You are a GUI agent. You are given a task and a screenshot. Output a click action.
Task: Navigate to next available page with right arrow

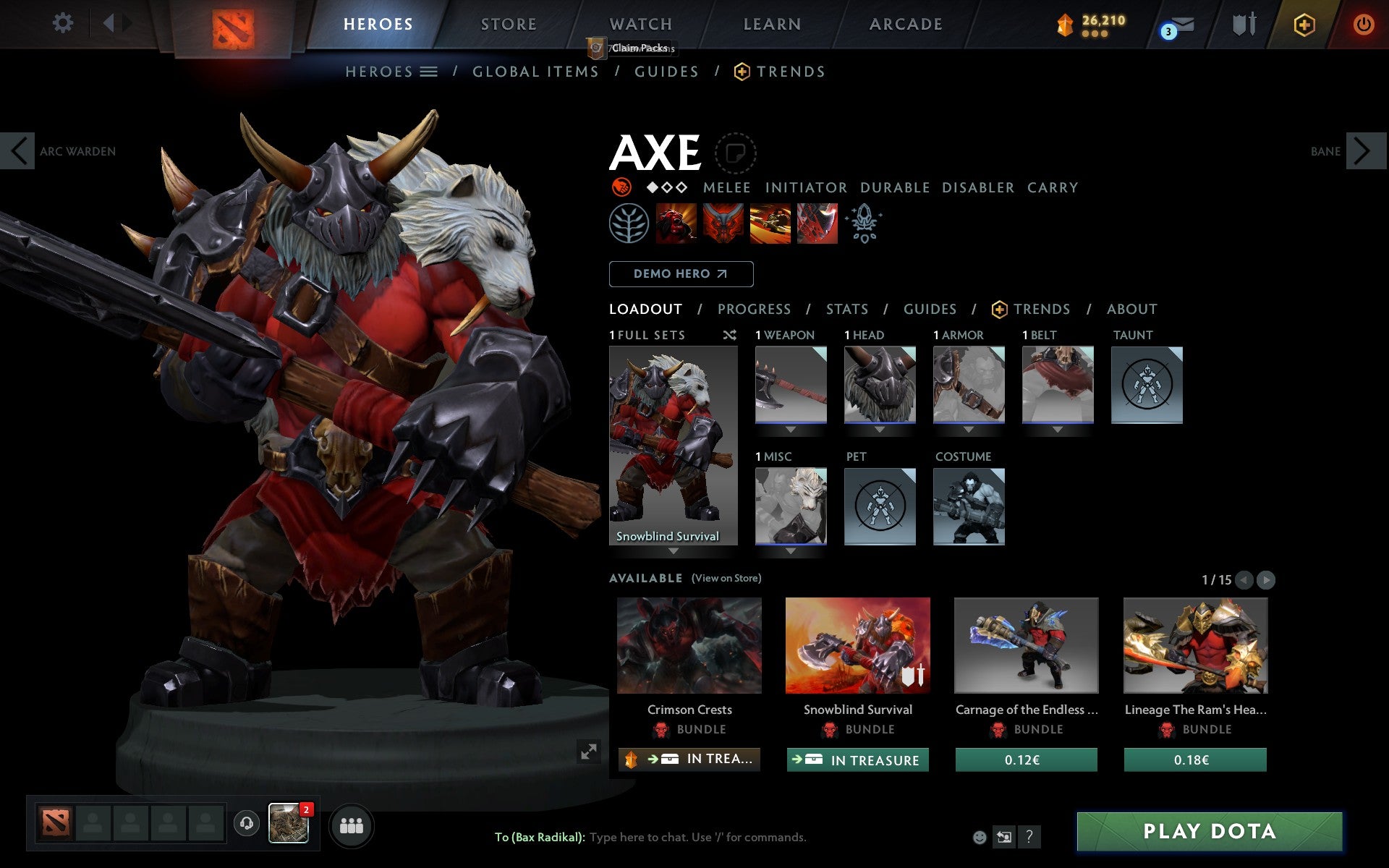(1266, 579)
